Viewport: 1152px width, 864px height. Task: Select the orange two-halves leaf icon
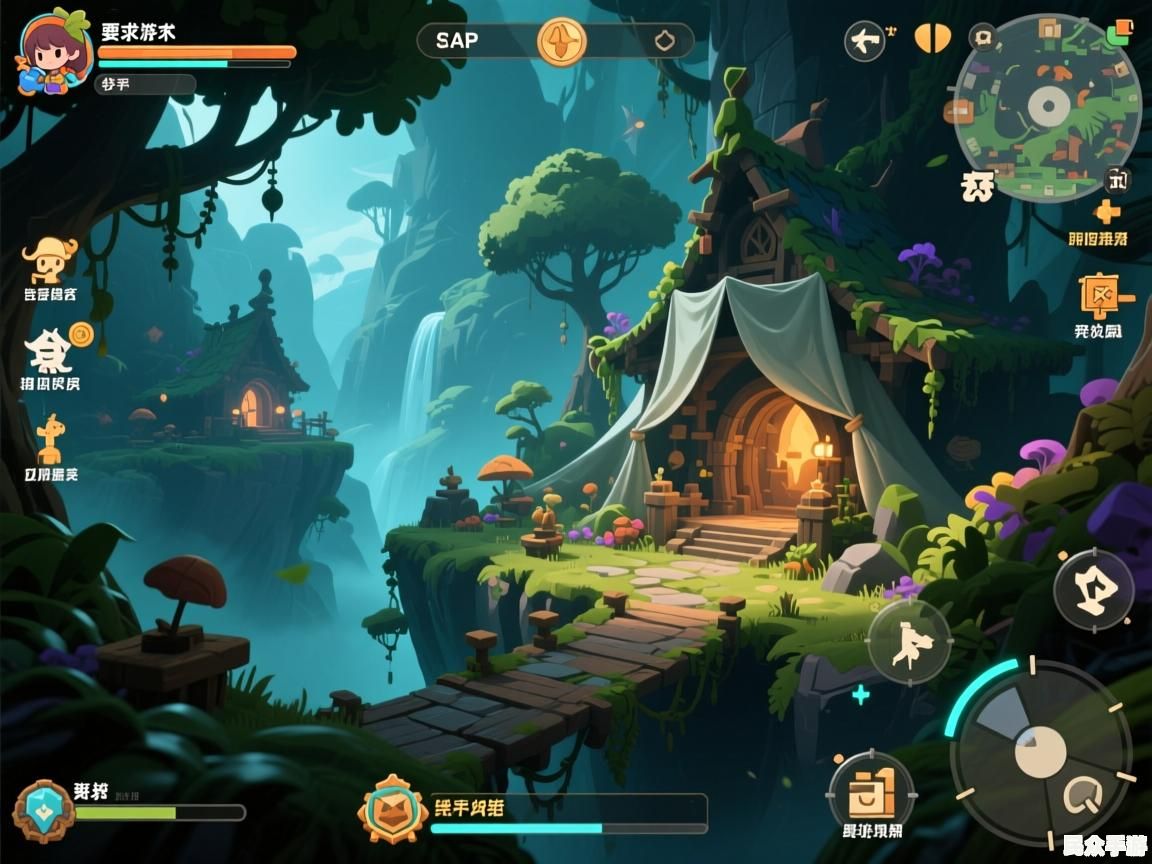pyautogui.click(x=930, y=39)
